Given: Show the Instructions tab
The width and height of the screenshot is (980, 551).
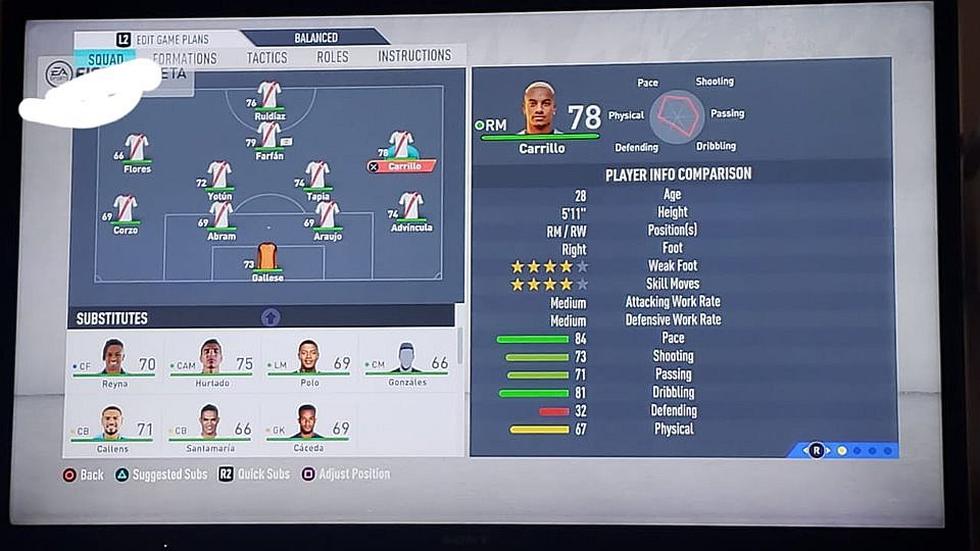Looking at the screenshot, I should point(414,56).
